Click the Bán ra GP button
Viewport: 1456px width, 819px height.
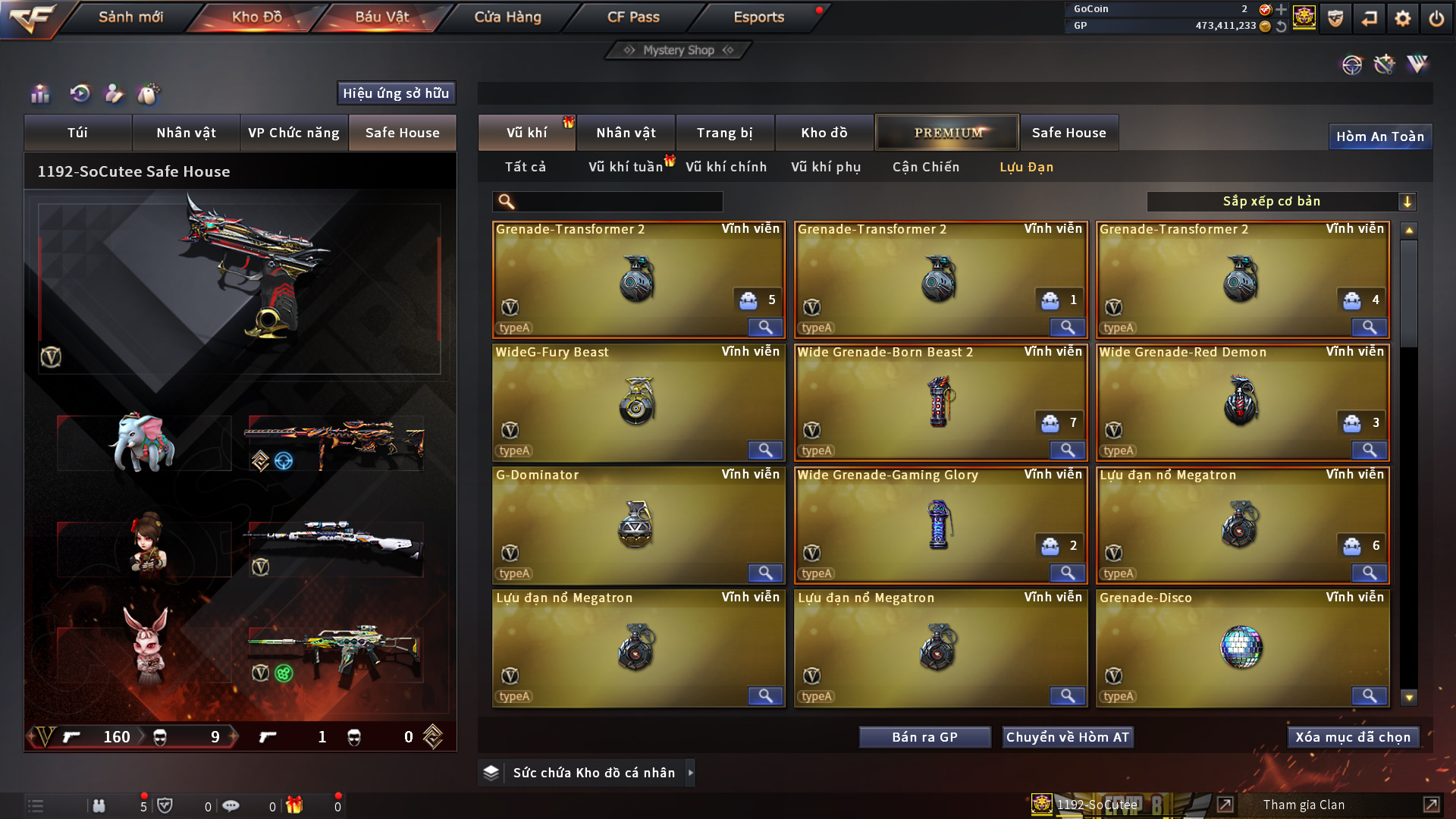(924, 737)
